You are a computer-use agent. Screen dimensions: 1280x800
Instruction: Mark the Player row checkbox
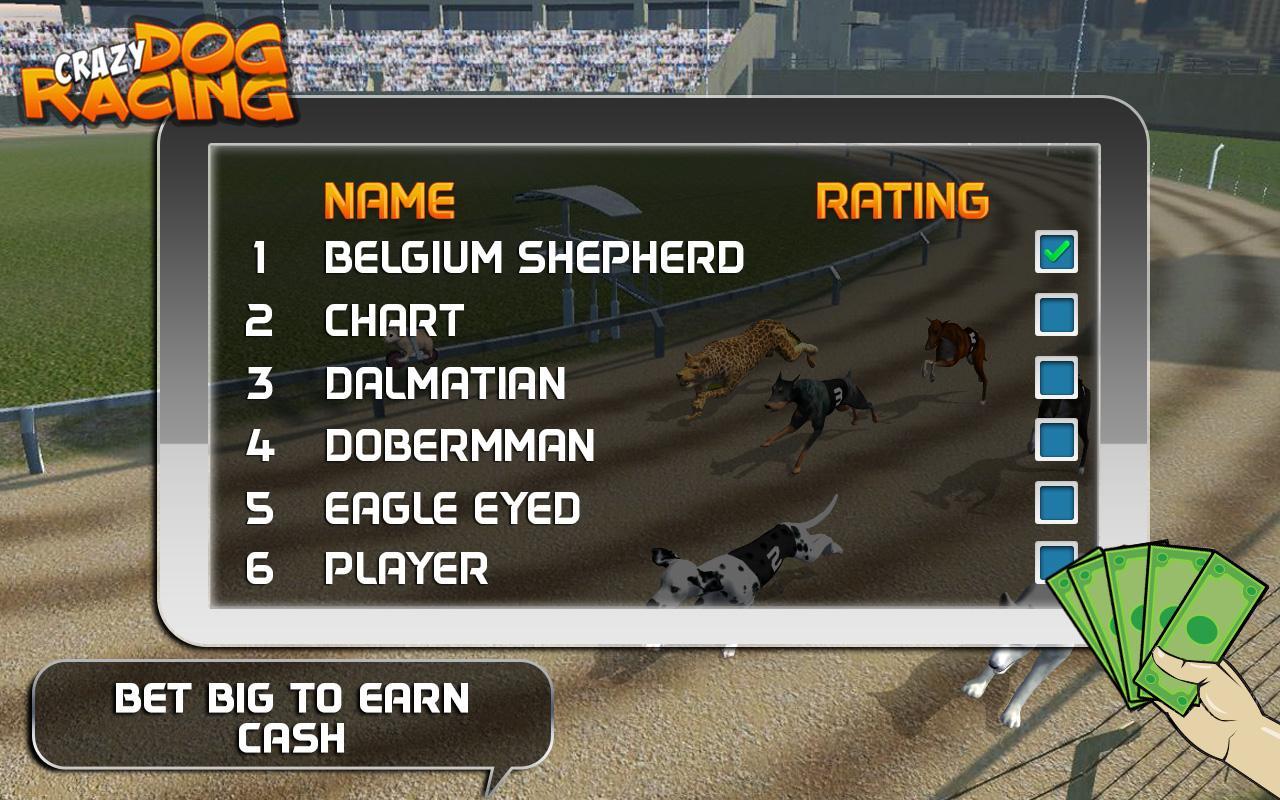[x=1050, y=560]
